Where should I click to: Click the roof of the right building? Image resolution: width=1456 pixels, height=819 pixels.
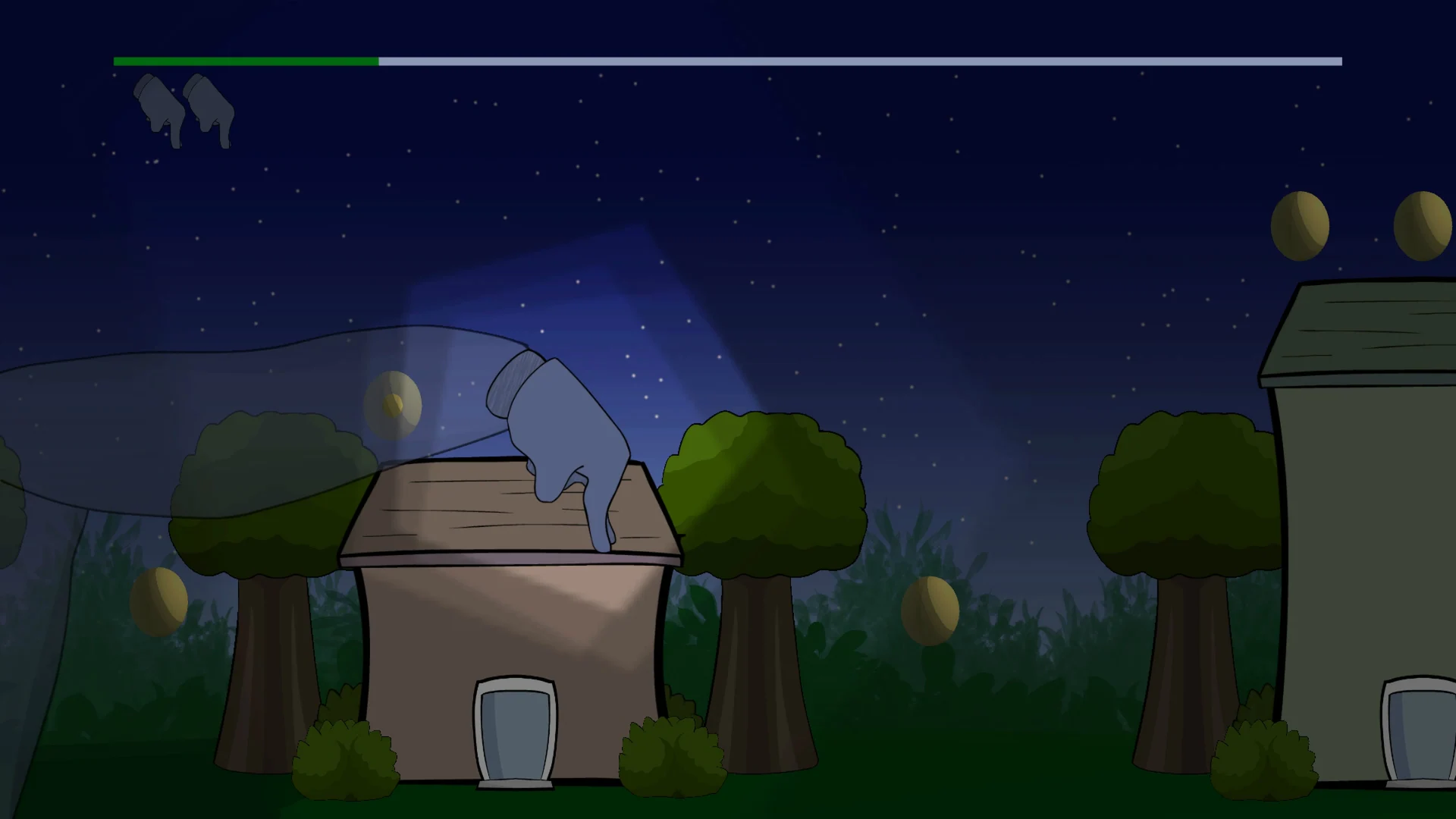click(1365, 334)
